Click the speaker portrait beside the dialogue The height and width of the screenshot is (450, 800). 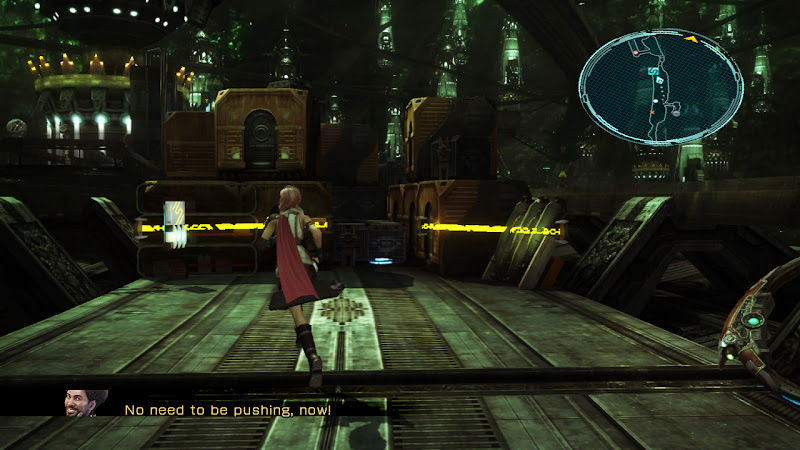click(x=81, y=404)
